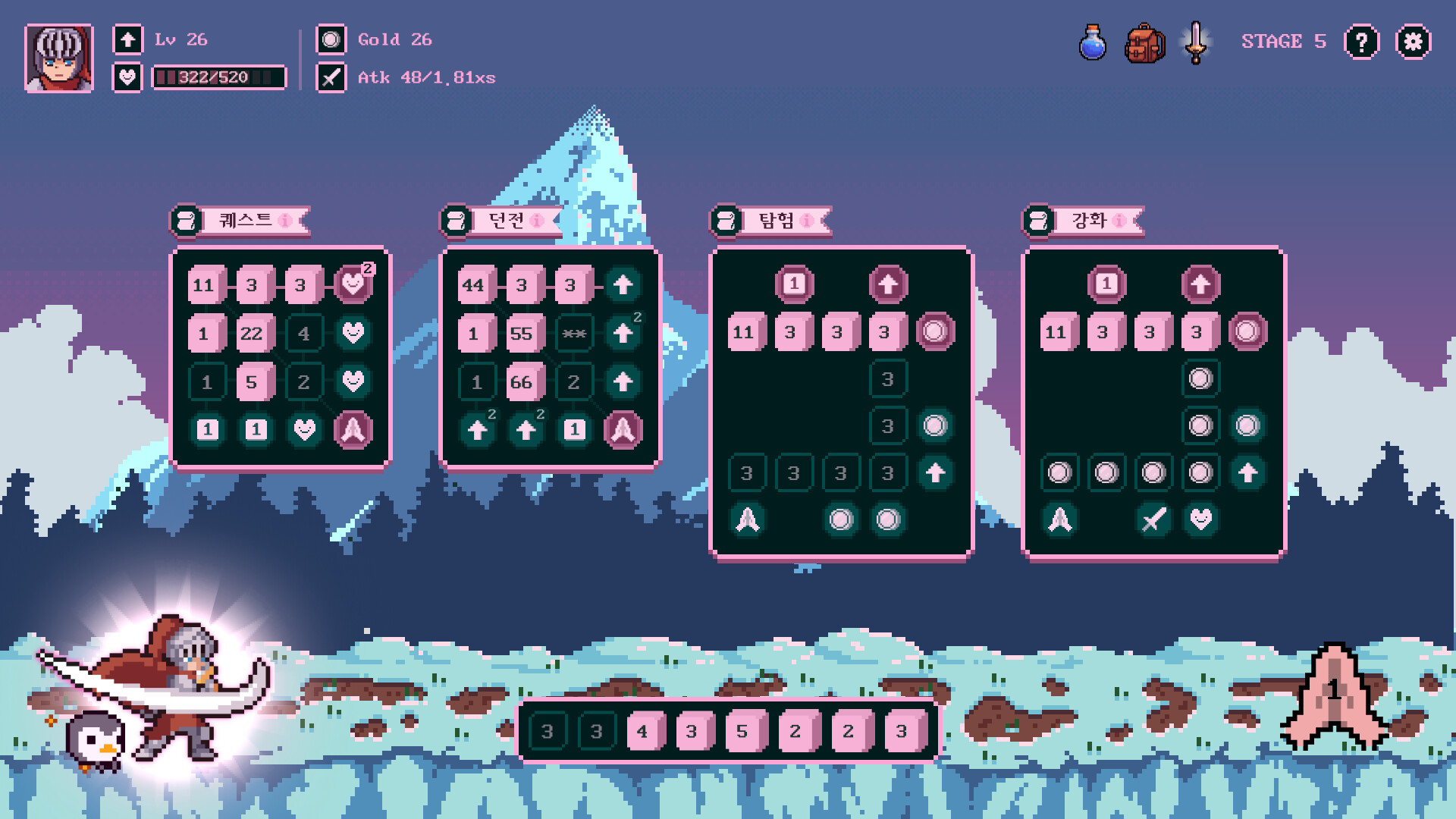Click the 55 tile in dungeon board

click(x=522, y=334)
